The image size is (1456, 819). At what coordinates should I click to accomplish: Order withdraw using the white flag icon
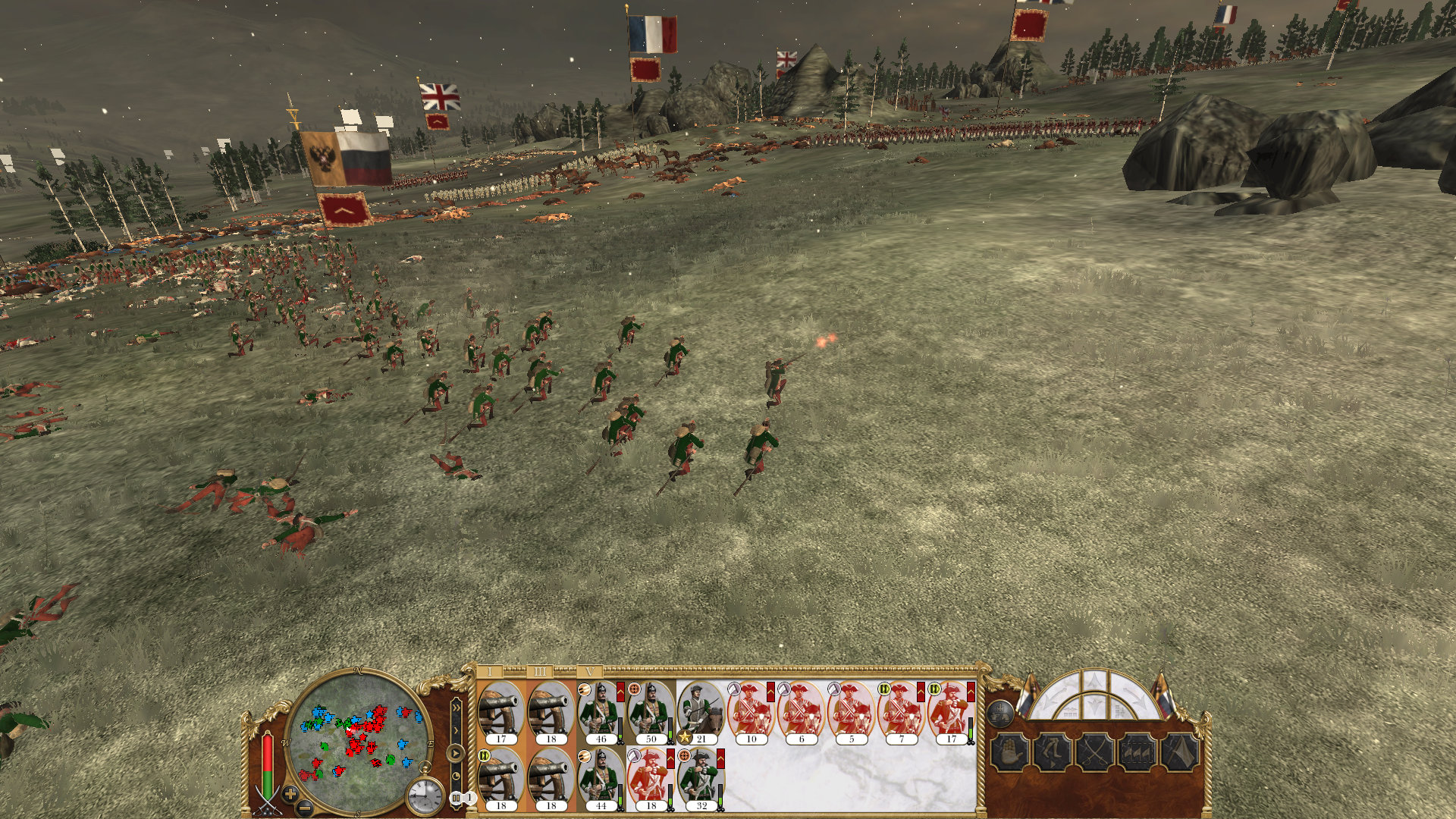click(x=1181, y=753)
